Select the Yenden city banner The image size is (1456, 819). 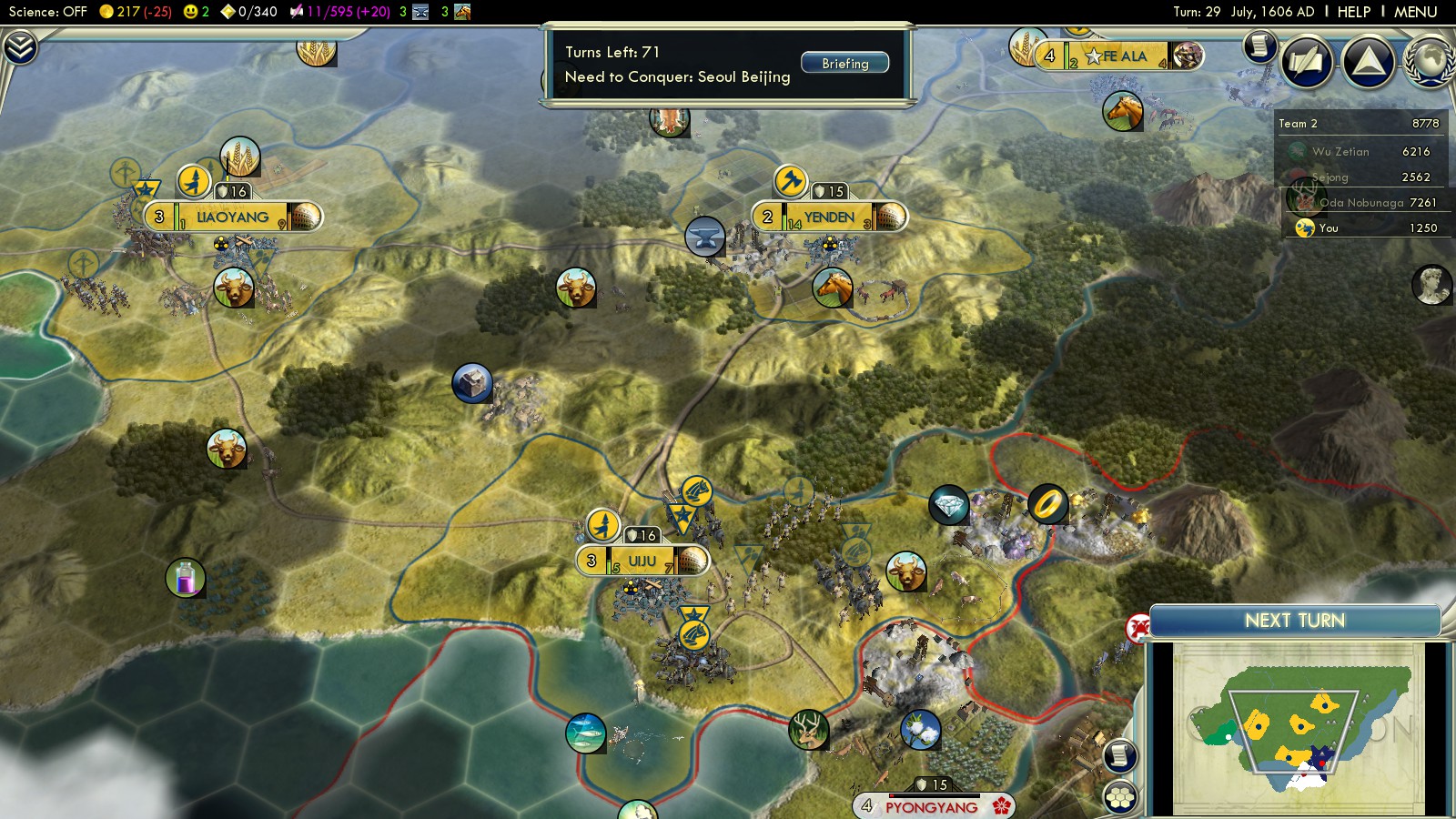point(829,217)
